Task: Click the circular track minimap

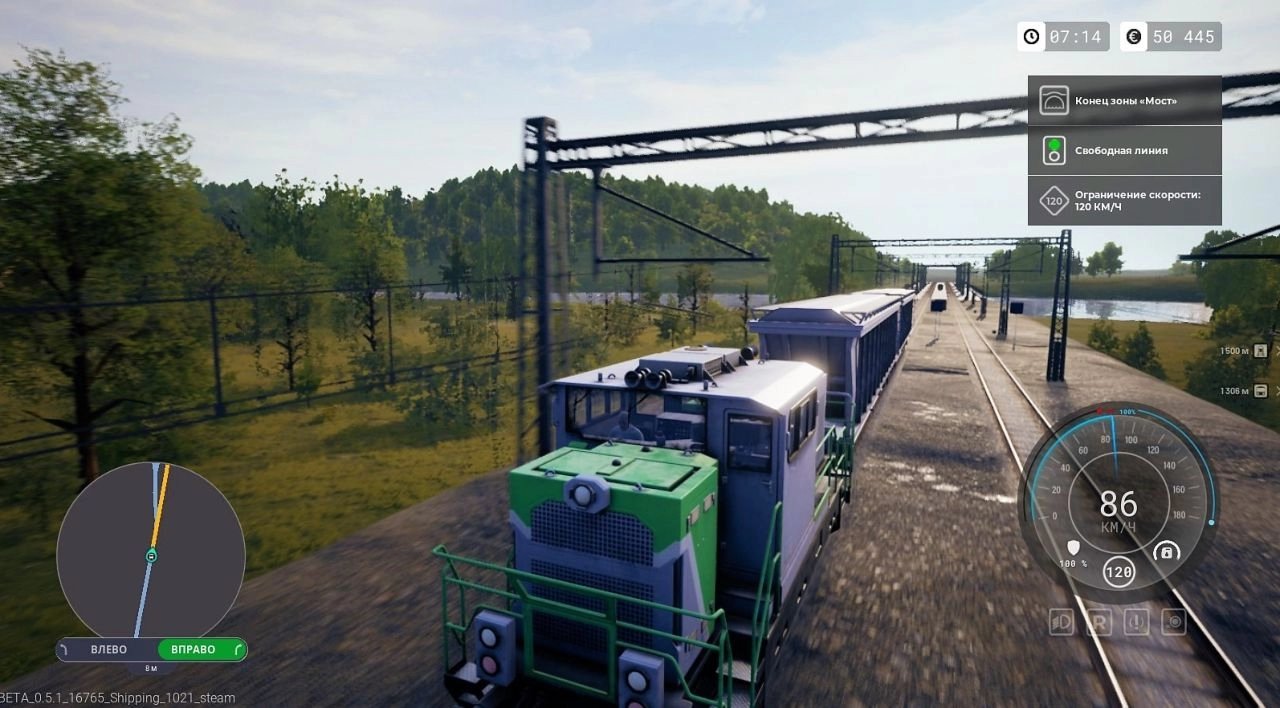Action: [x=151, y=551]
